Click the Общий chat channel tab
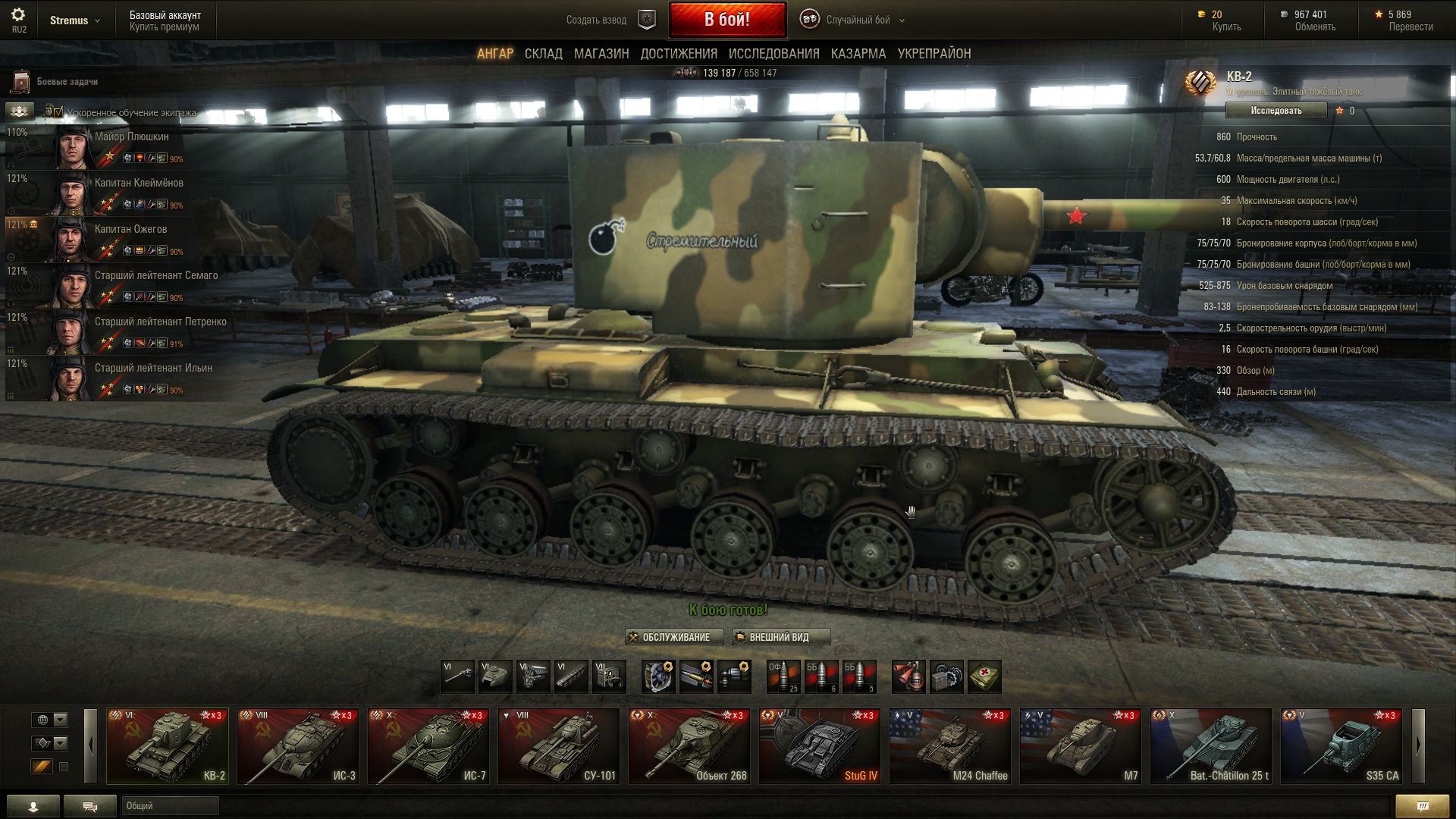The height and width of the screenshot is (819, 1456). (169, 805)
